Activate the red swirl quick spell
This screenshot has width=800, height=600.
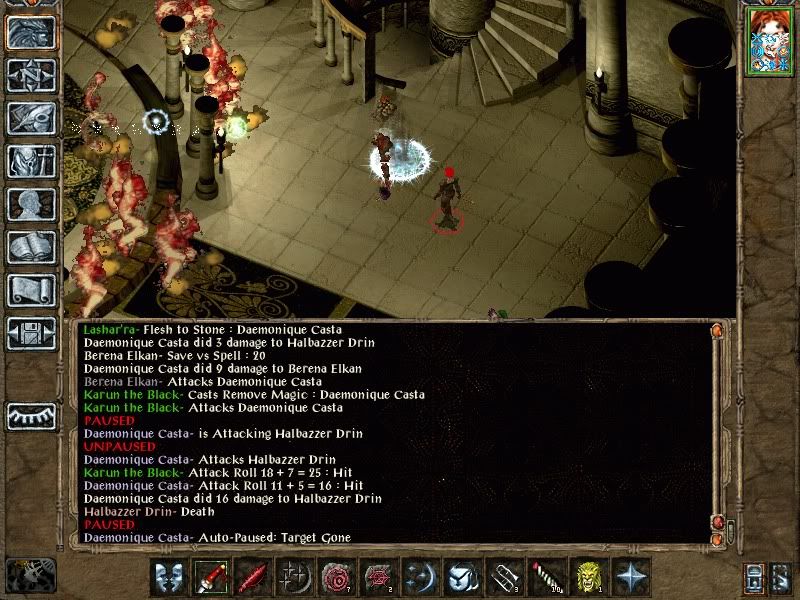click(337, 577)
